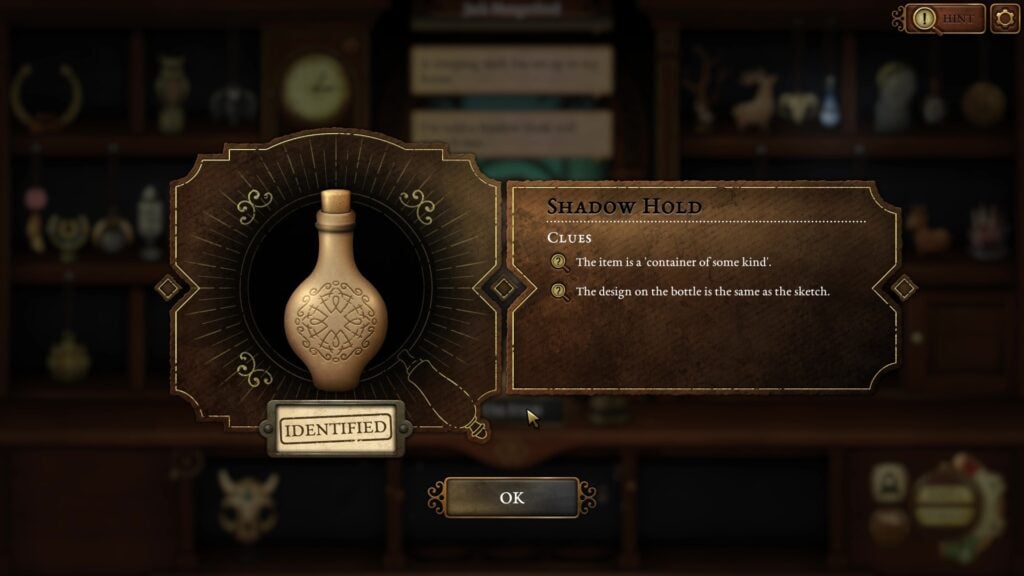The image size is (1024, 576).
Task: Open the settings gear icon
Action: tap(1004, 19)
